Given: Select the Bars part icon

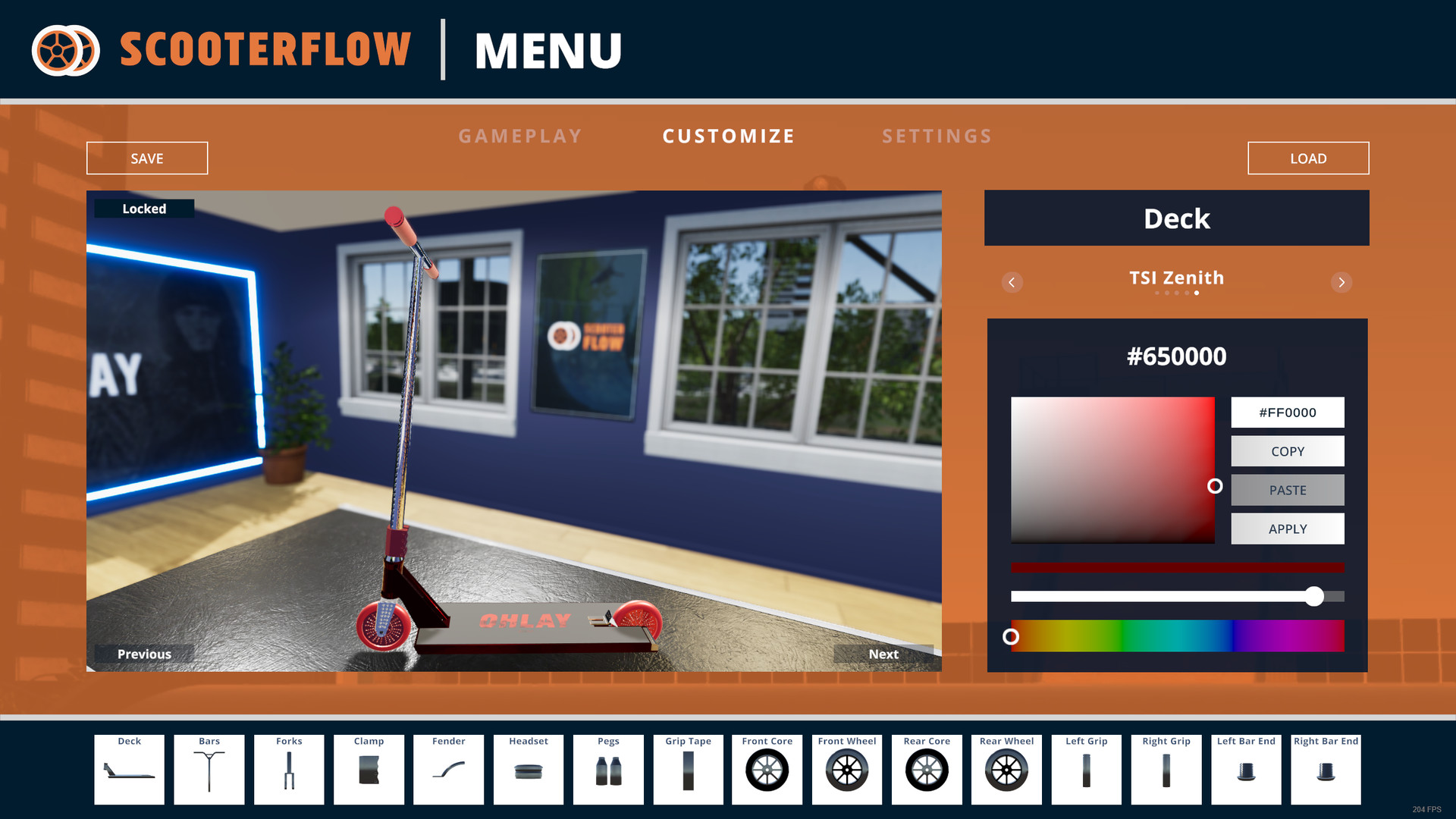Looking at the screenshot, I should tap(209, 769).
